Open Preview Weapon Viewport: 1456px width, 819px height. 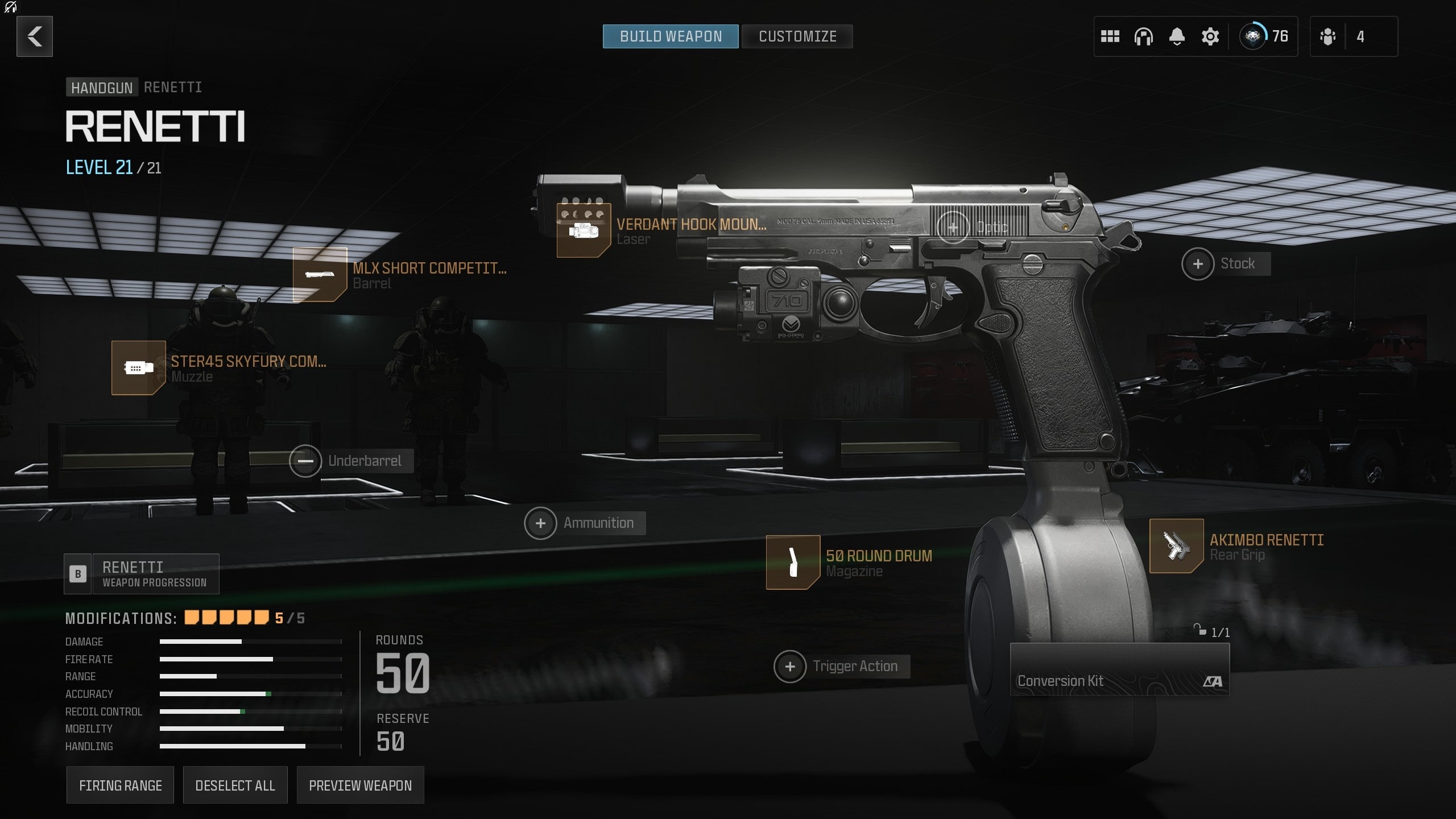360,785
